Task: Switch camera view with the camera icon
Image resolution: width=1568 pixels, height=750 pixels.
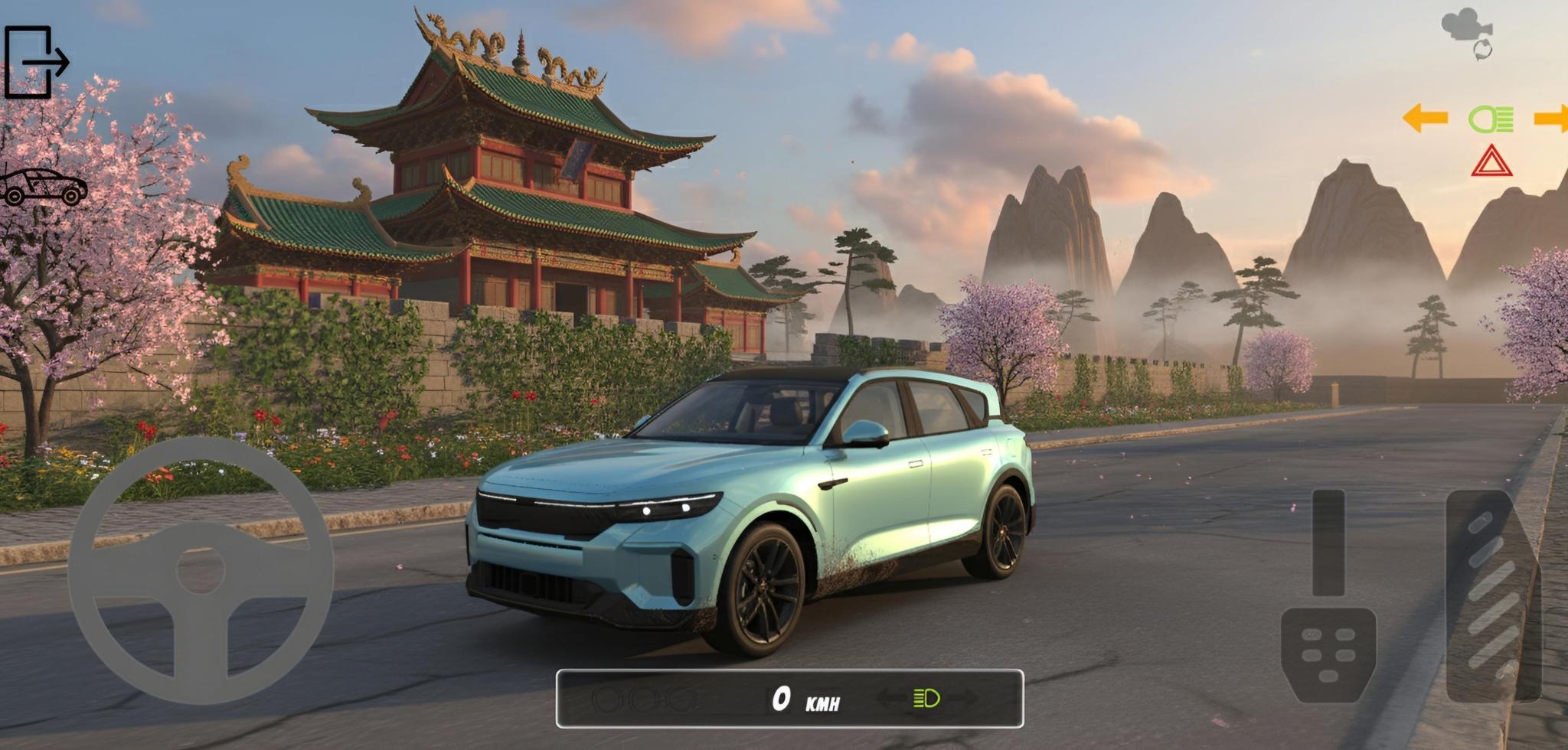Action: 1468,32
